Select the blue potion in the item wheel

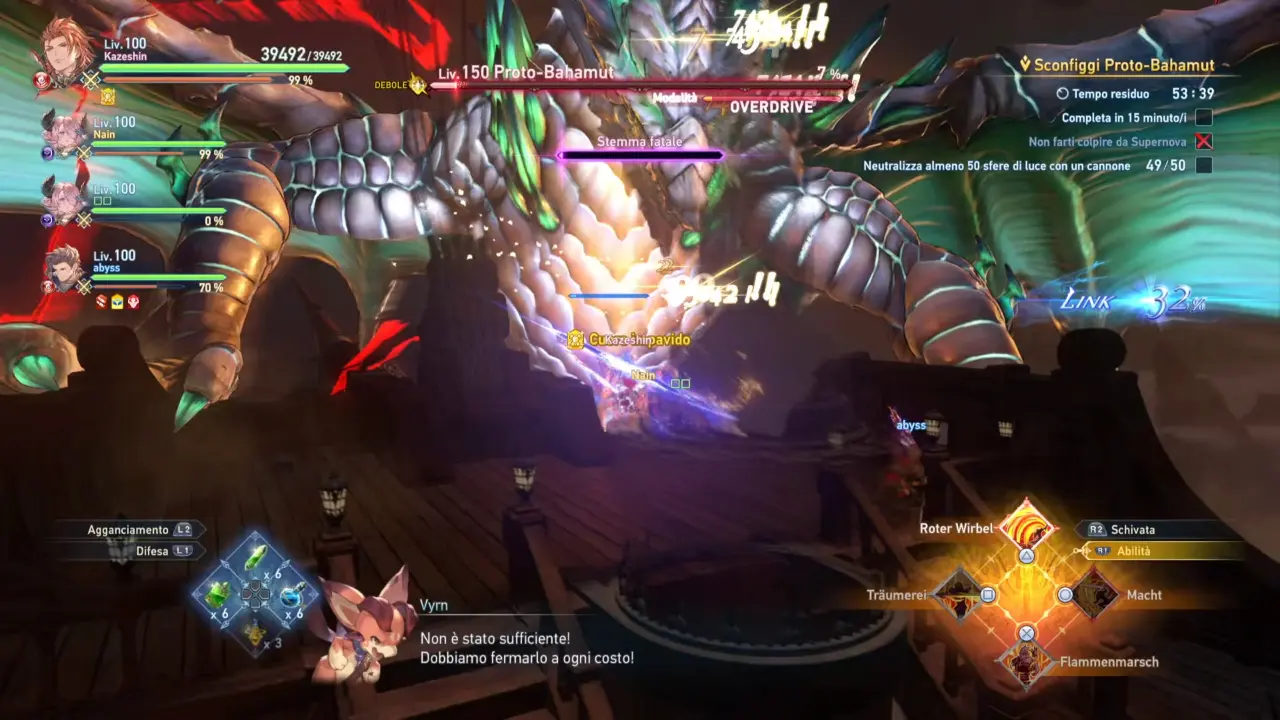[x=291, y=596]
